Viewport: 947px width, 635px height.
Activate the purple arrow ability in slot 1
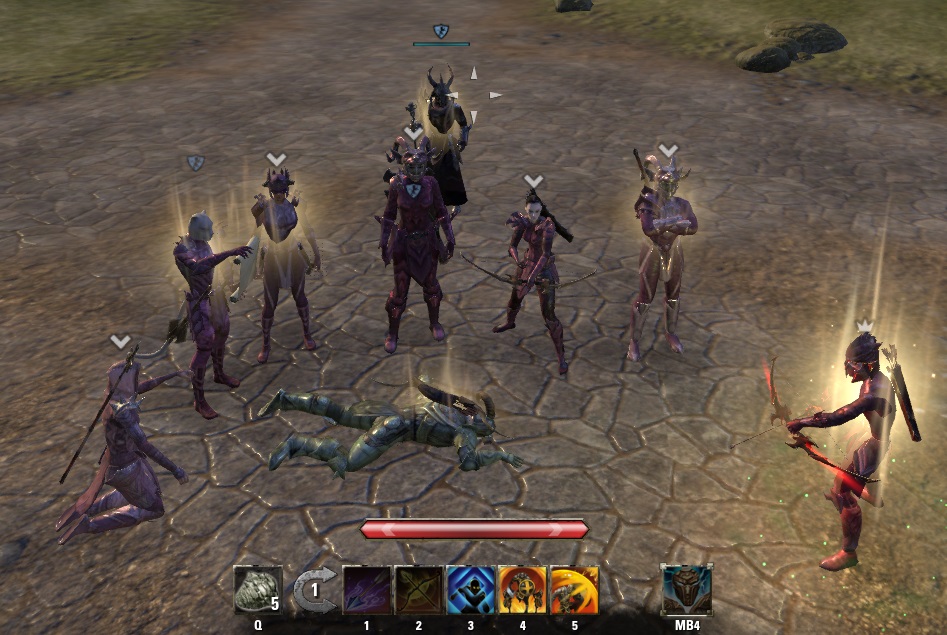pyautogui.click(x=367, y=590)
